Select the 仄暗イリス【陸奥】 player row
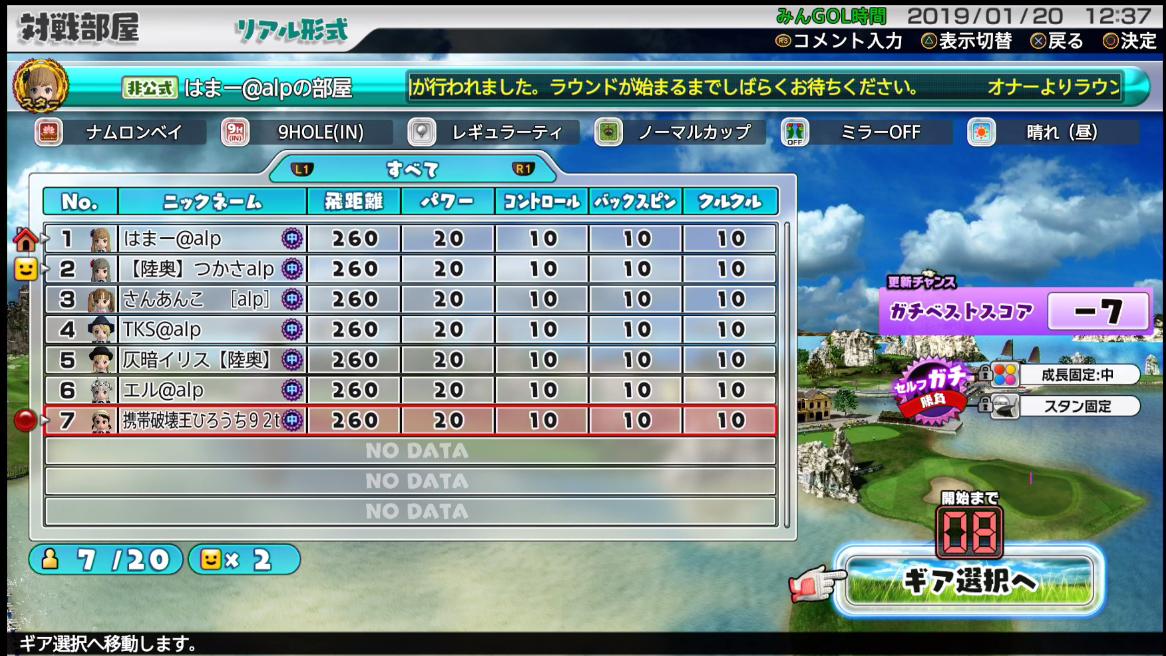 [410, 360]
